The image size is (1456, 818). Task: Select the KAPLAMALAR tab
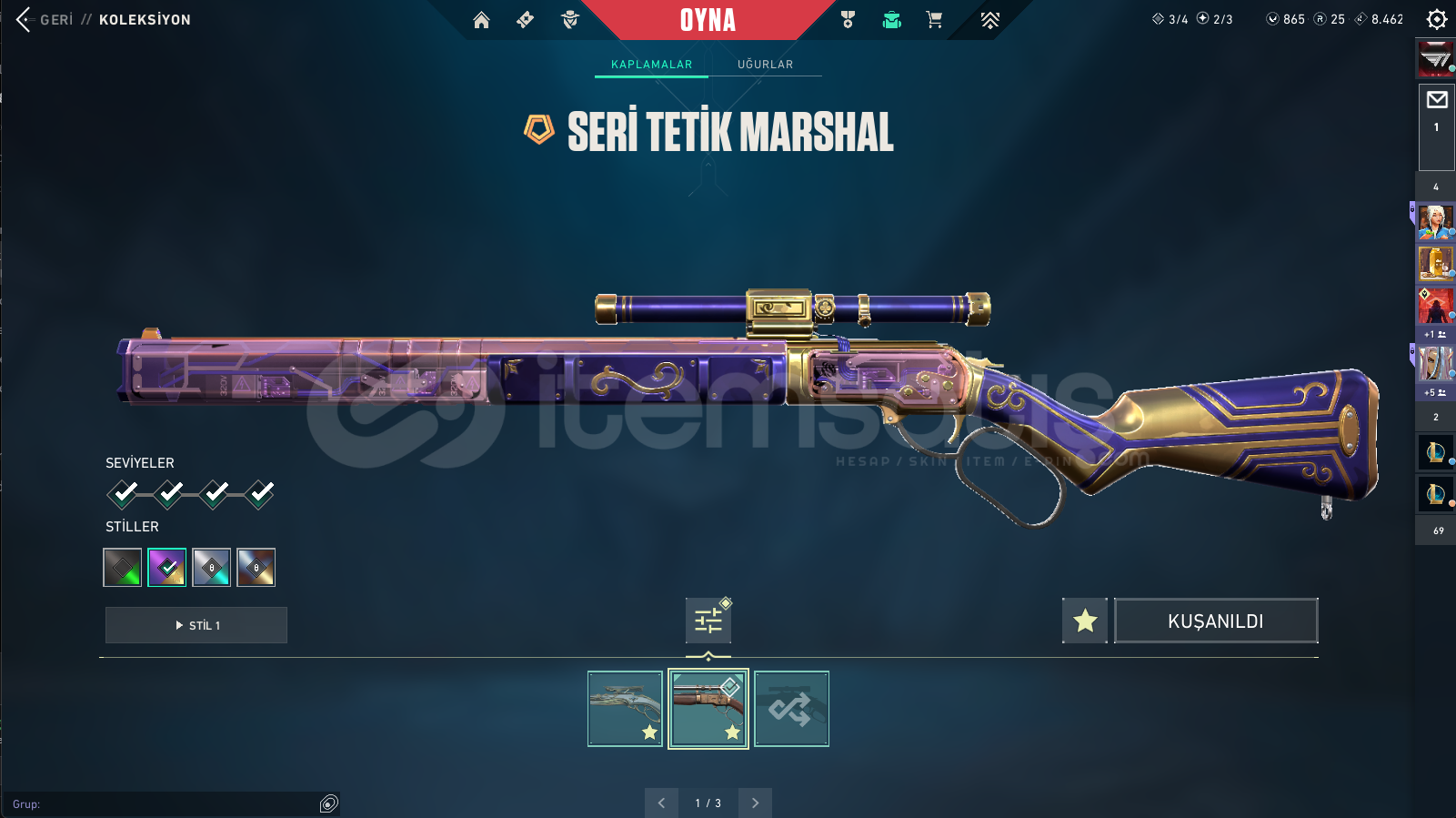[651, 65]
